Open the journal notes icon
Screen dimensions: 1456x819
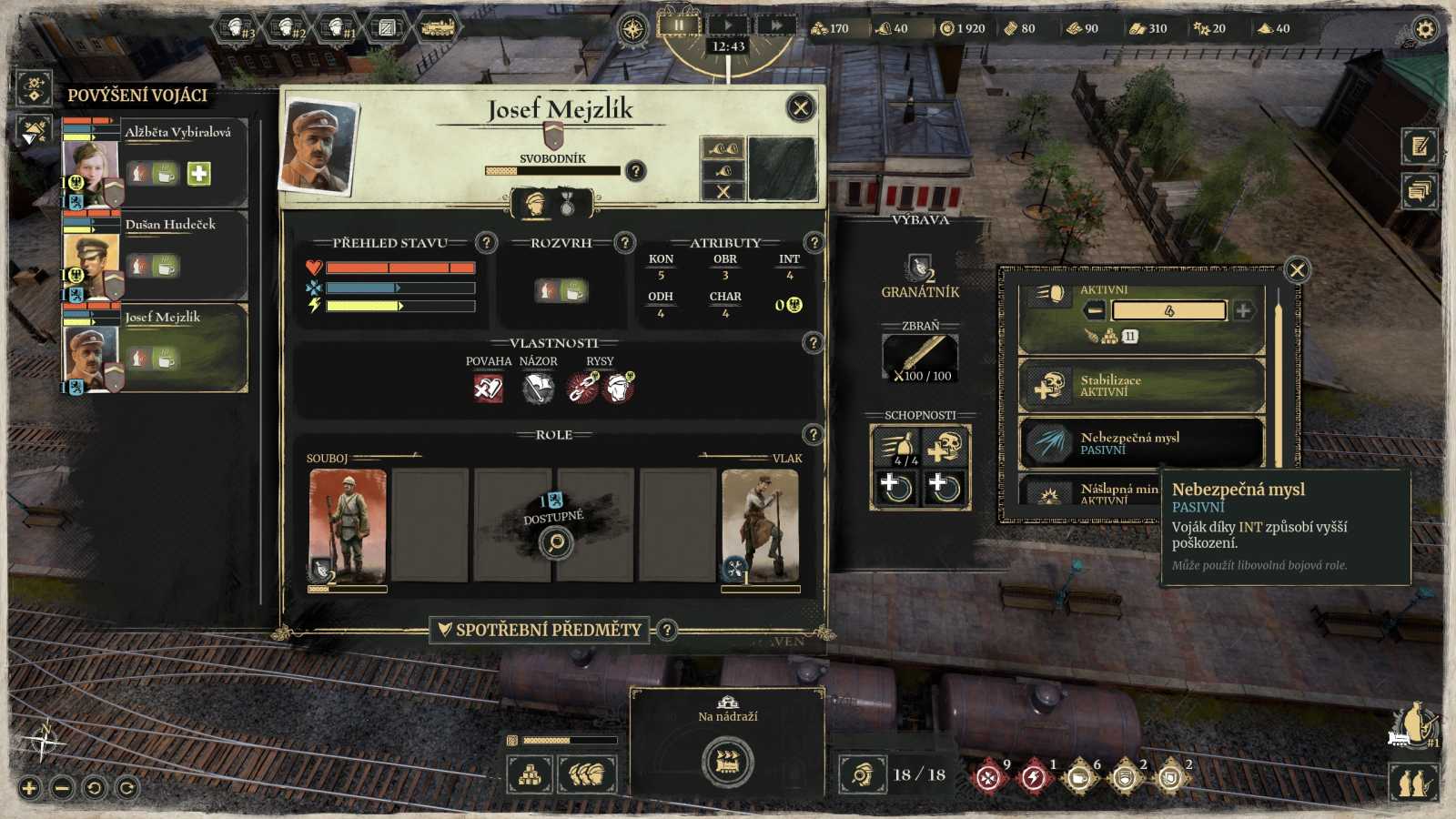(x=1420, y=146)
